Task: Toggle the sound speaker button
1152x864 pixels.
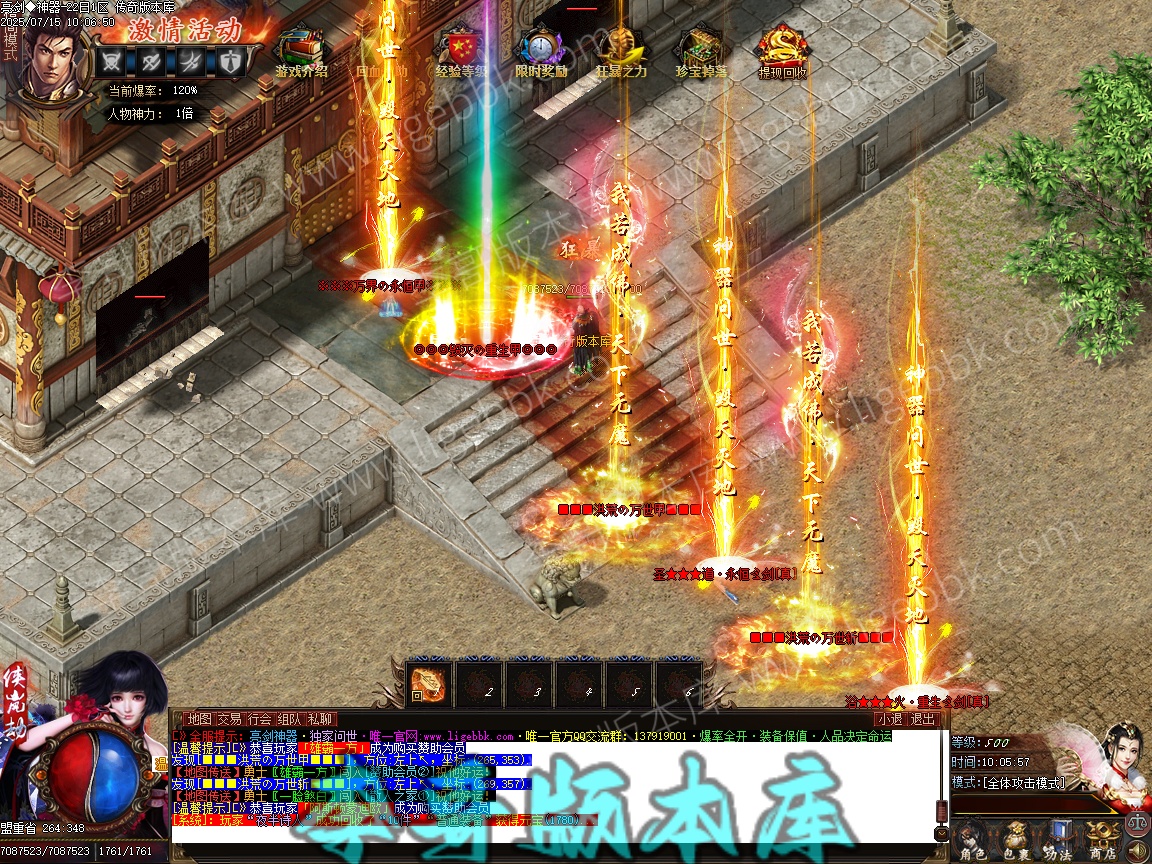Action: click(x=1138, y=851)
